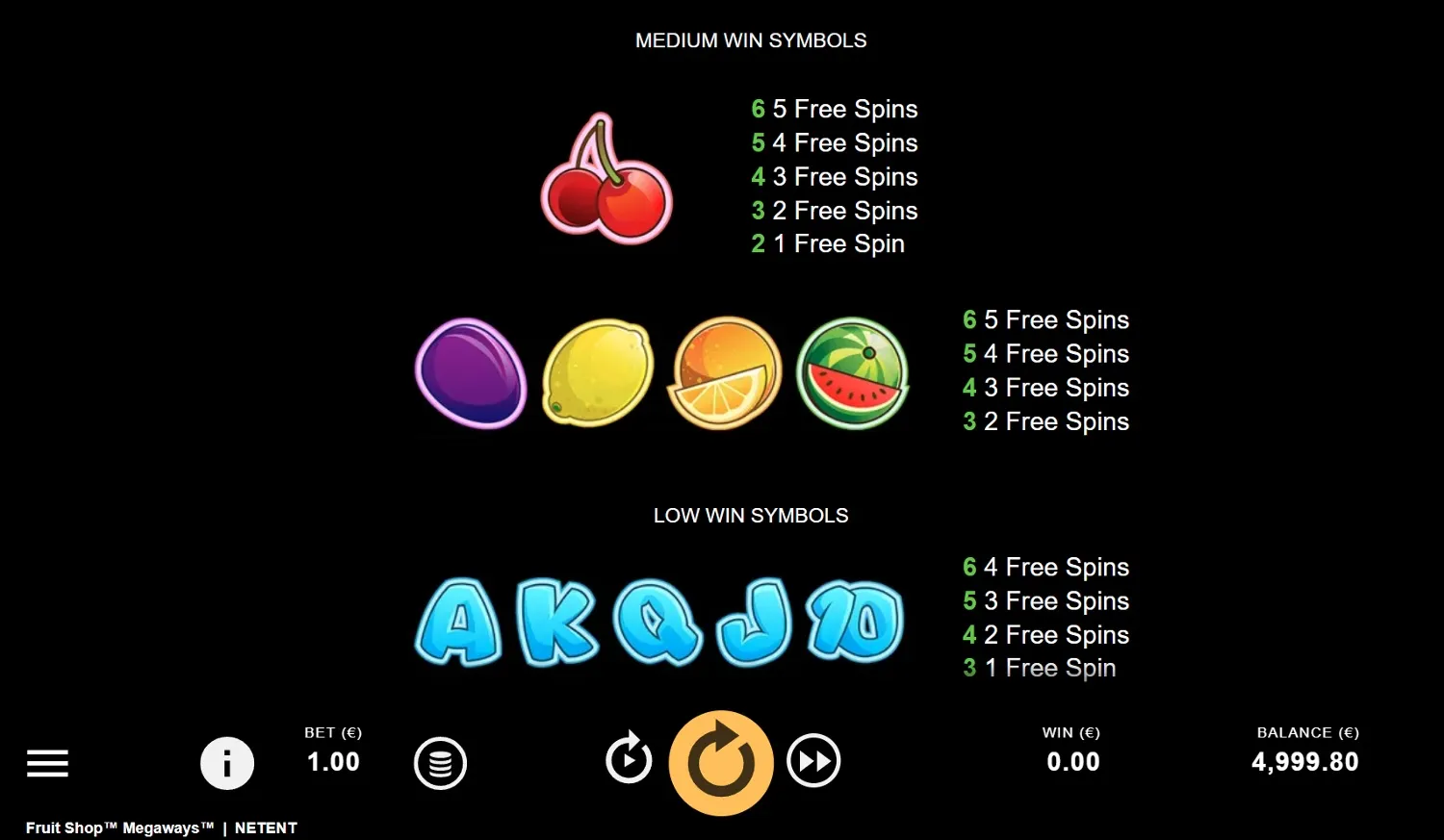The height and width of the screenshot is (840, 1444).
Task: Select the cherry medium win symbol
Action: point(606,178)
